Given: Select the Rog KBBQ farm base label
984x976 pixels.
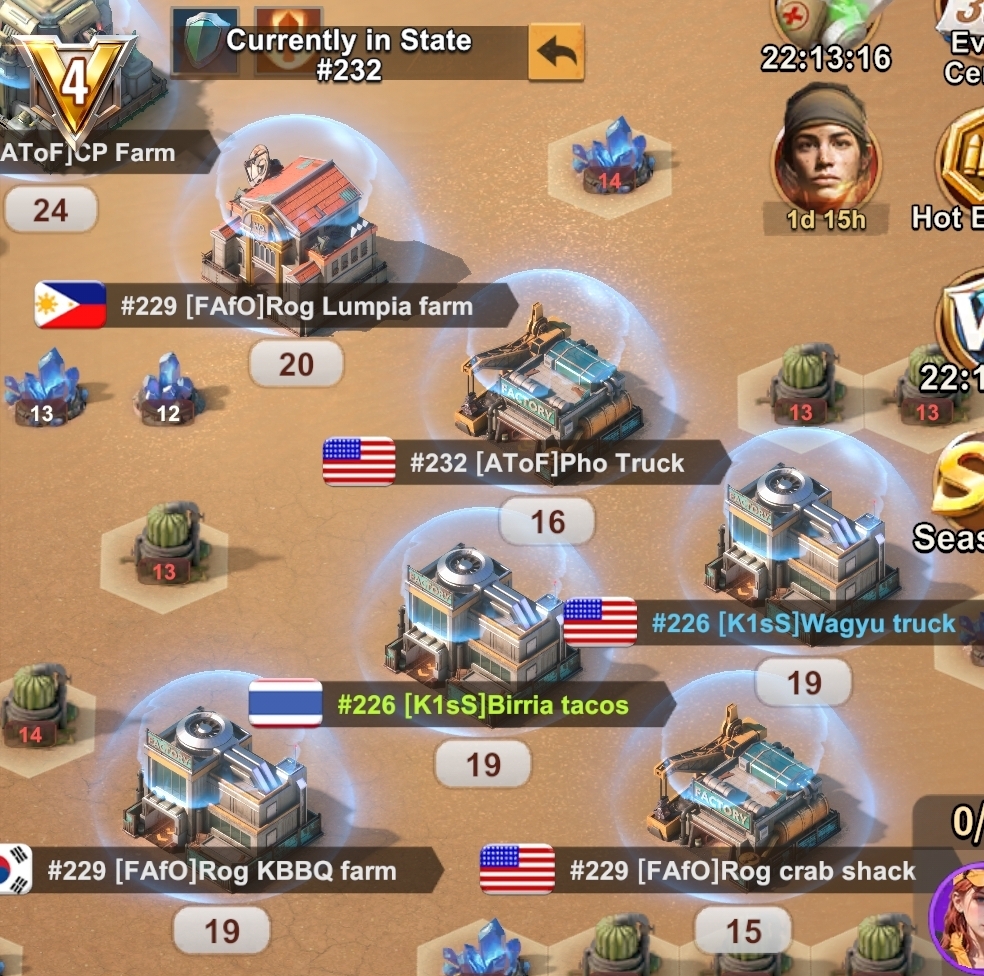Looking at the screenshot, I should coord(222,871).
